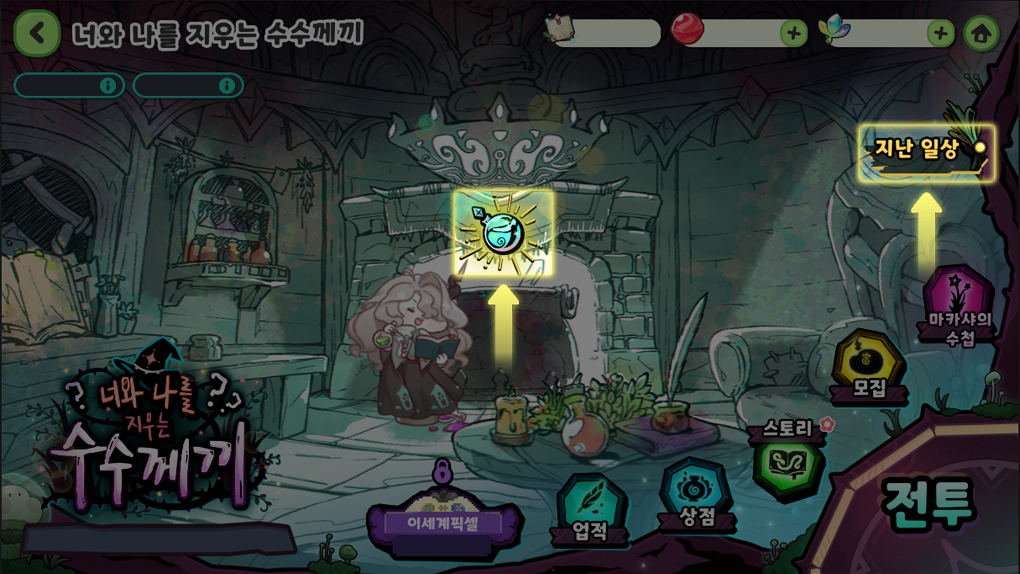This screenshot has width=1020, height=574.
Task: Add more red gem currency
Action: [x=793, y=33]
